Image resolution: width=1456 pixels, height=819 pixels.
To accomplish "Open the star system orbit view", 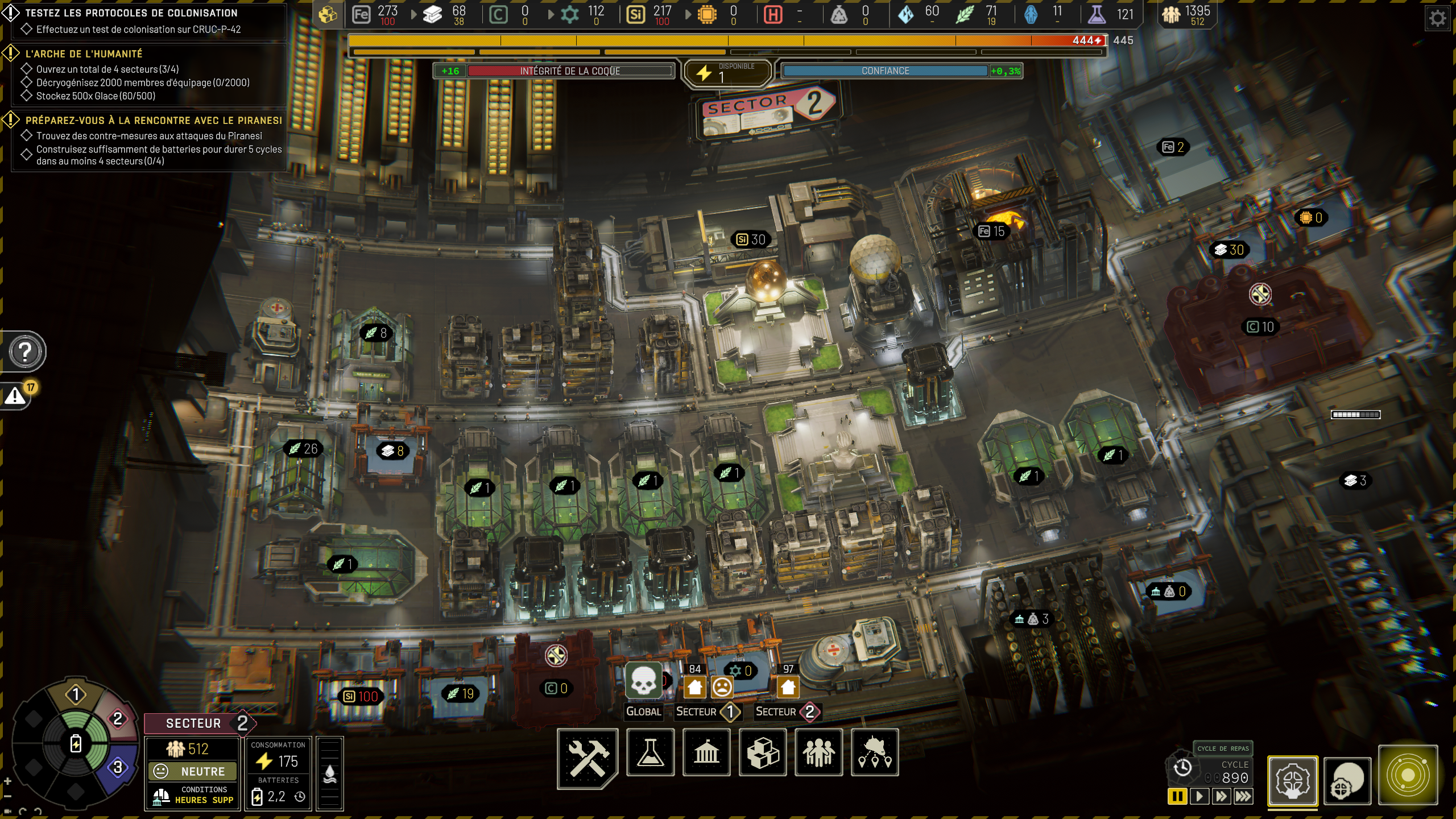I will 1408,775.
